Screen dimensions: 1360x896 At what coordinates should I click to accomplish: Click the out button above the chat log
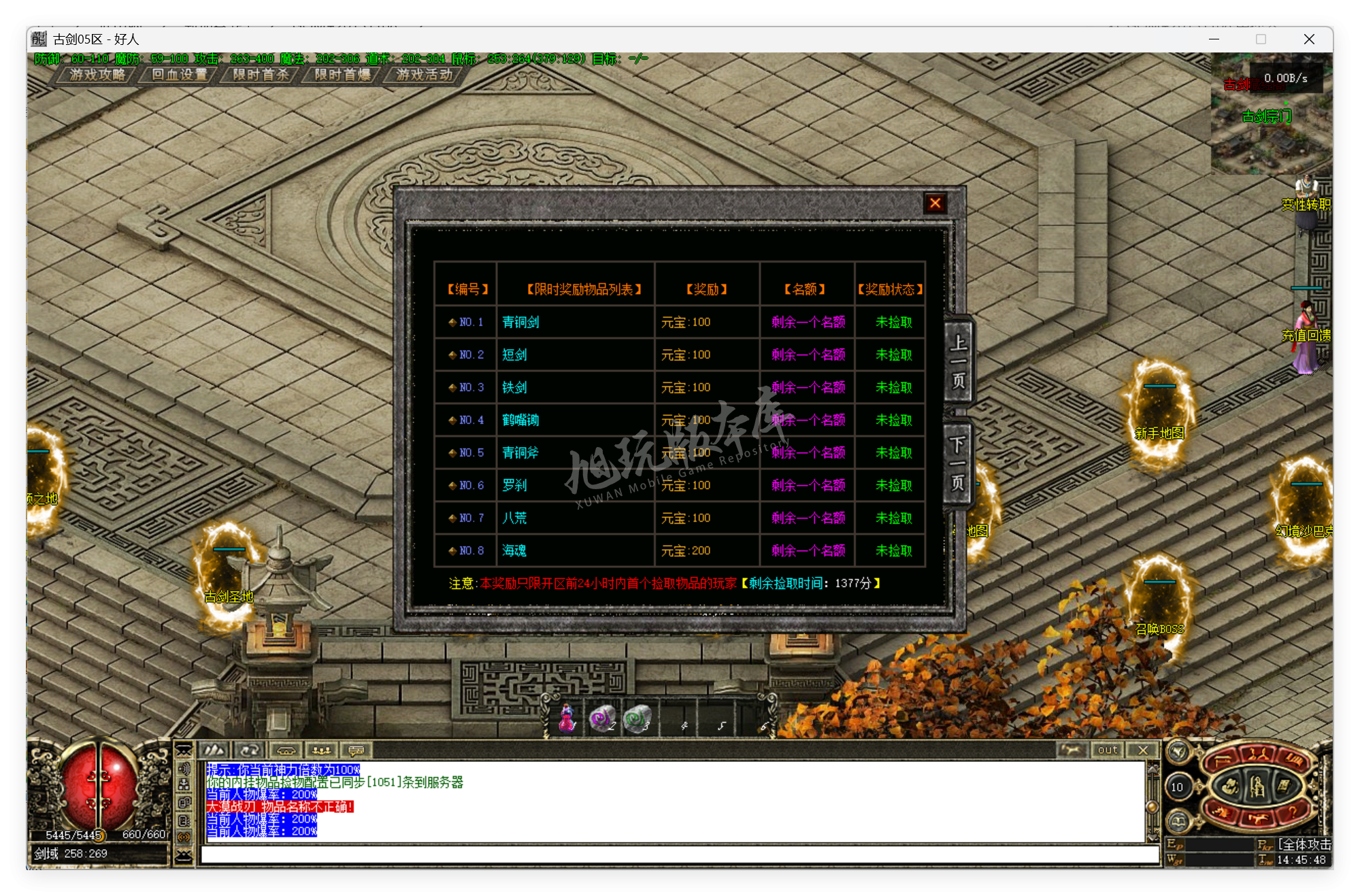pyautogui.click(x=1107, y=750)
